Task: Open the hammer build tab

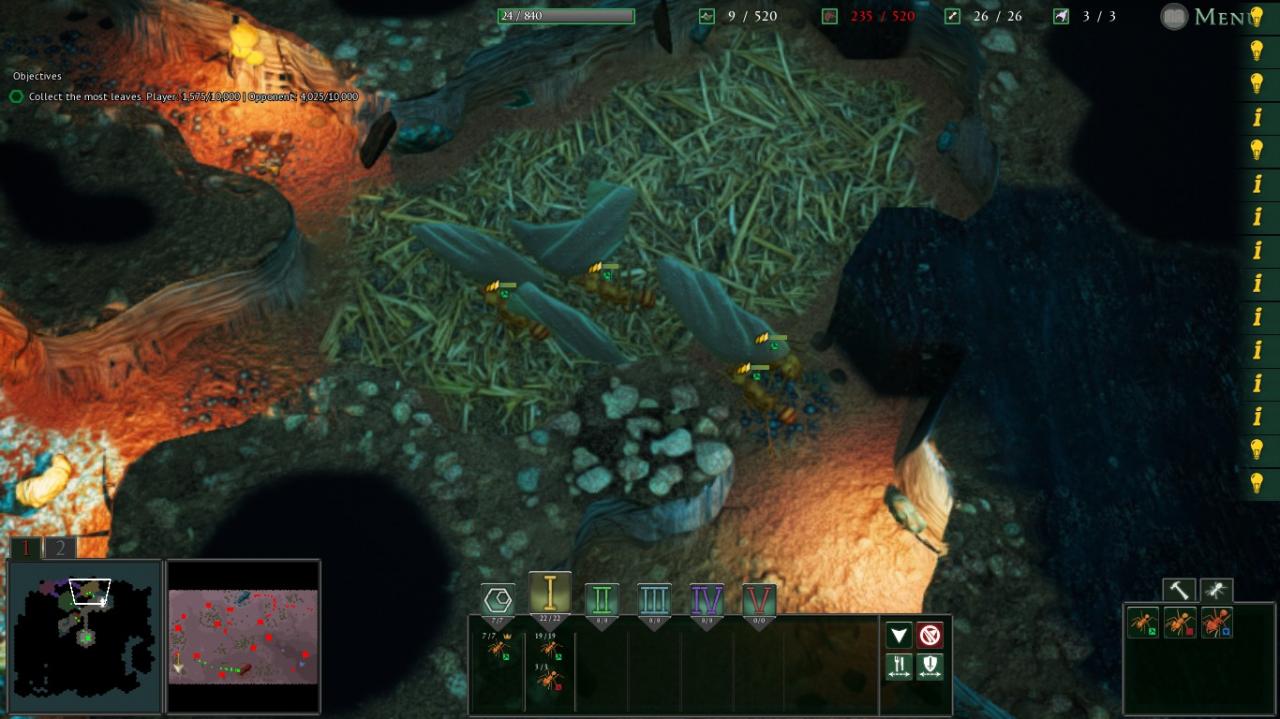Action: click(x=1179, y=591)
